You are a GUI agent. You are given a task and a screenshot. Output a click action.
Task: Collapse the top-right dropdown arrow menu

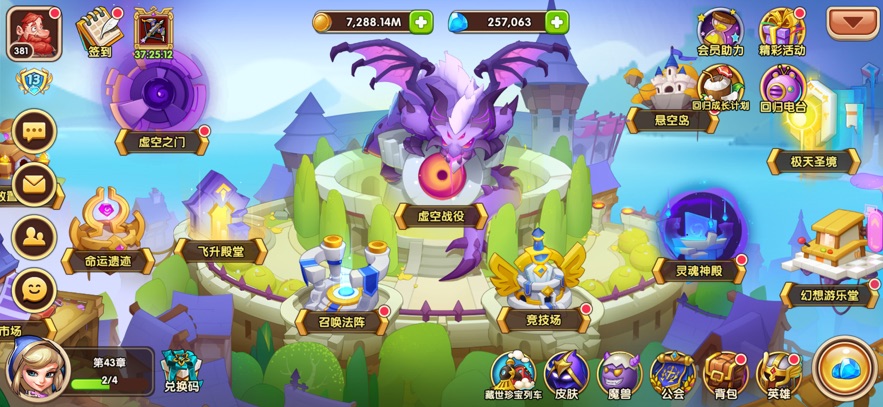(852, 22)
